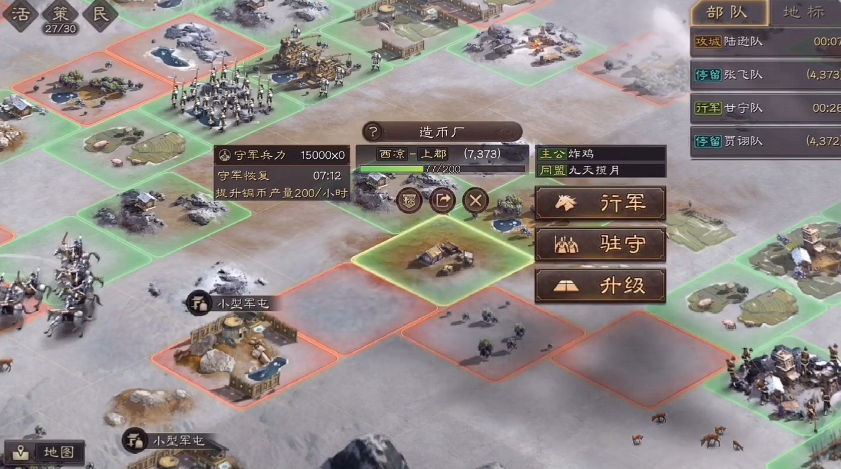
Task: Open the 活 diamond menu button
Action: (x=21, y=14)
